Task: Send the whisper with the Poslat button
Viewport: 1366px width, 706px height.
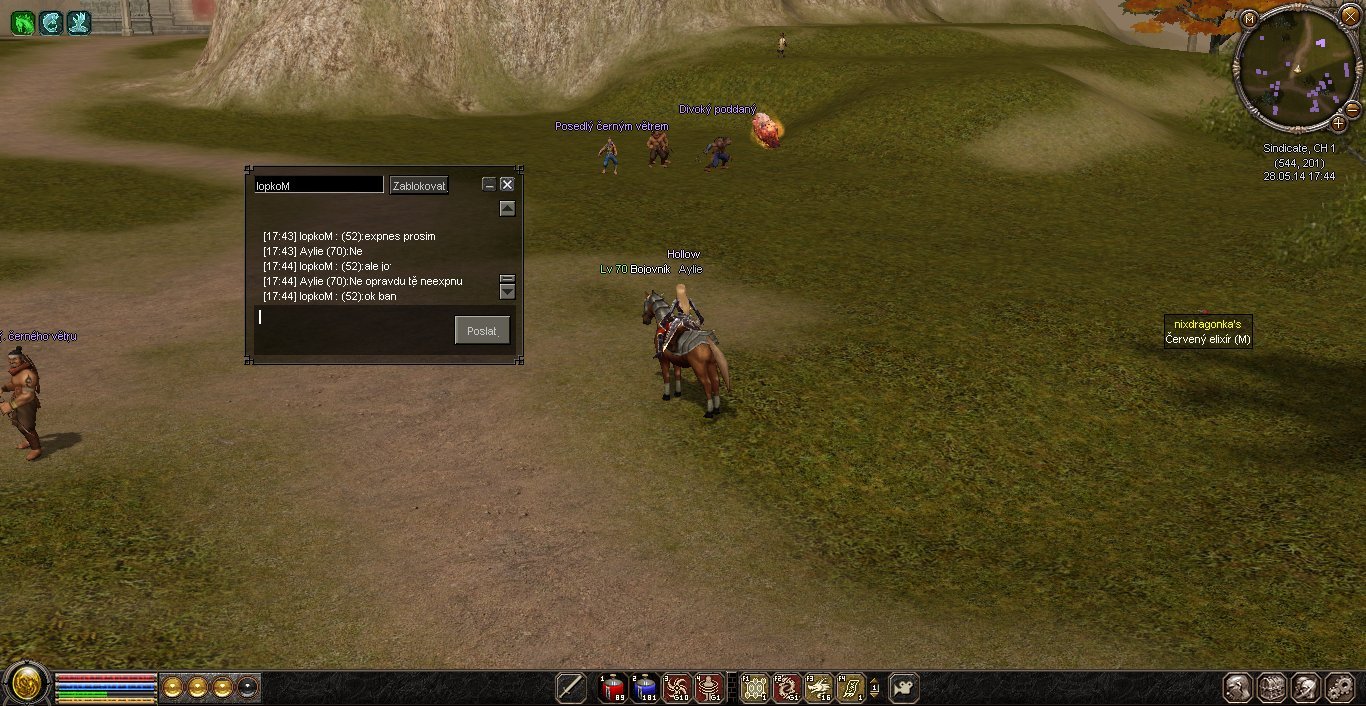Action: pos(482,330)
